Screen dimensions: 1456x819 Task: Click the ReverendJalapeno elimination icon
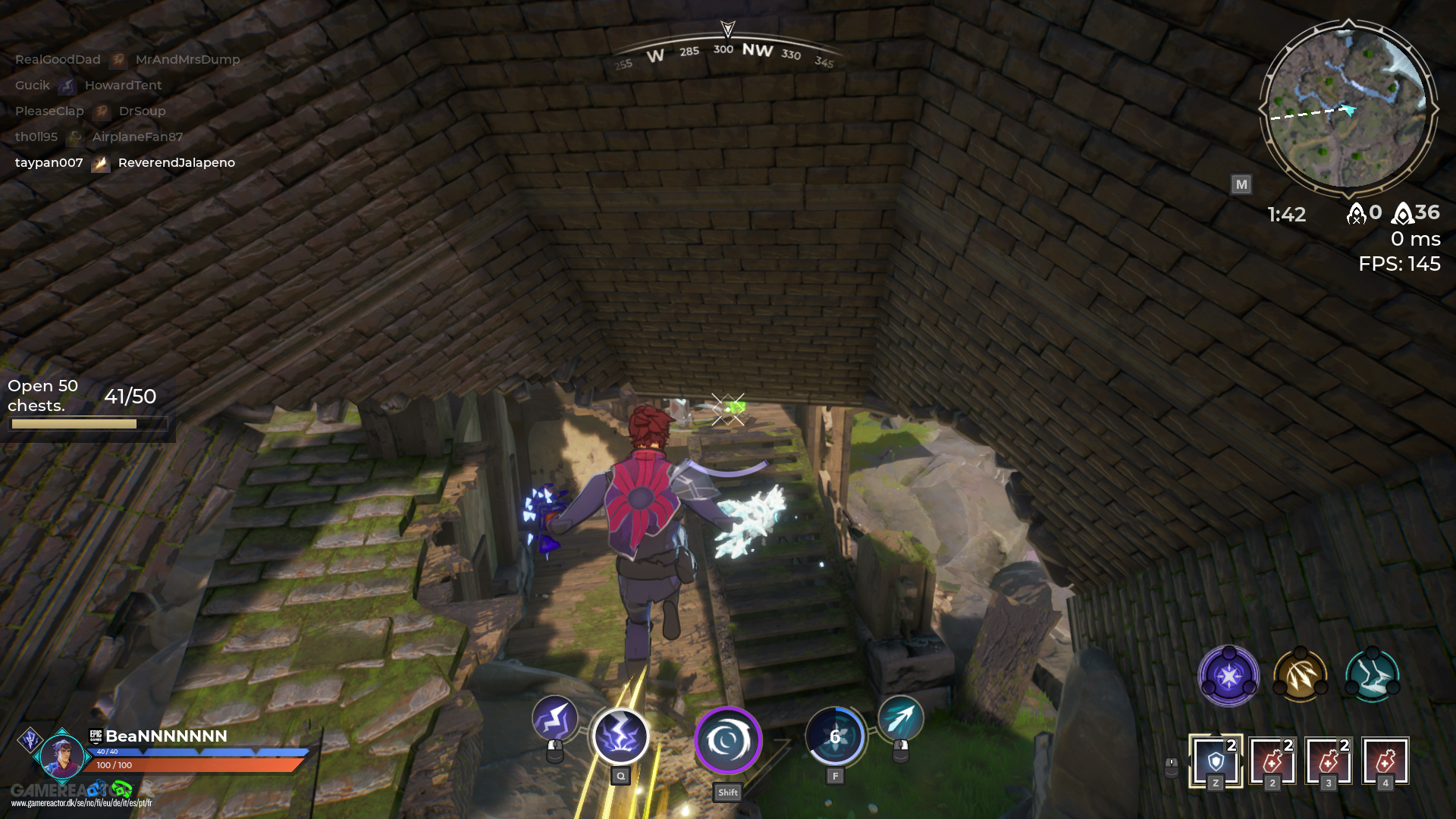point(100,162)
